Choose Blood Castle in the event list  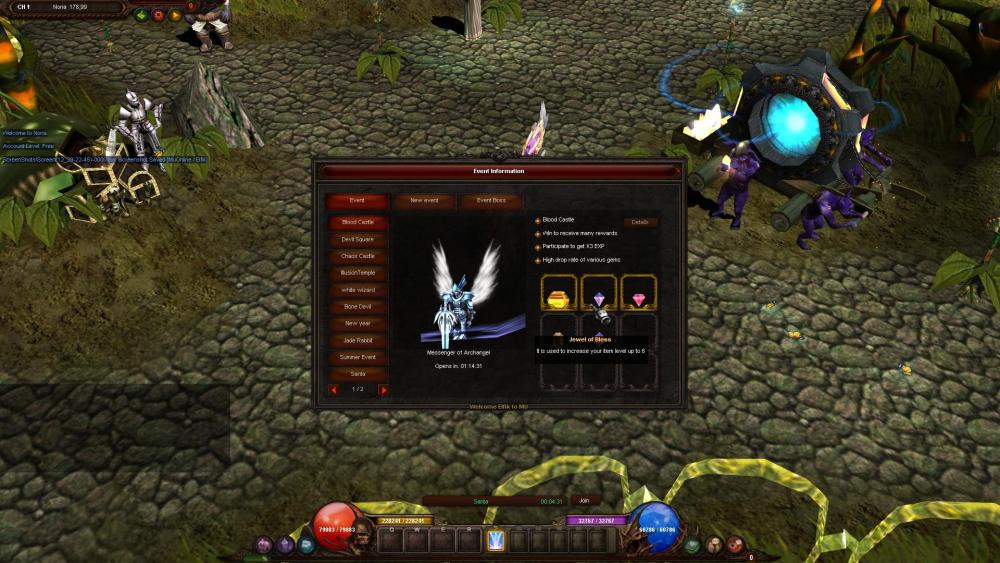[358, 222]
